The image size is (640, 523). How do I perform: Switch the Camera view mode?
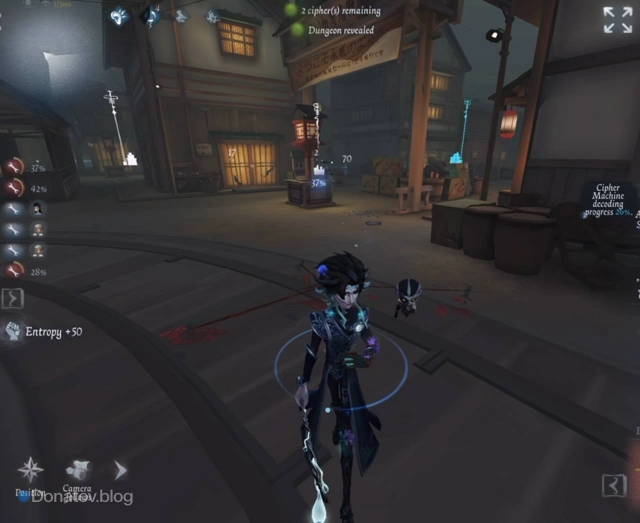[x=78, y=470]
